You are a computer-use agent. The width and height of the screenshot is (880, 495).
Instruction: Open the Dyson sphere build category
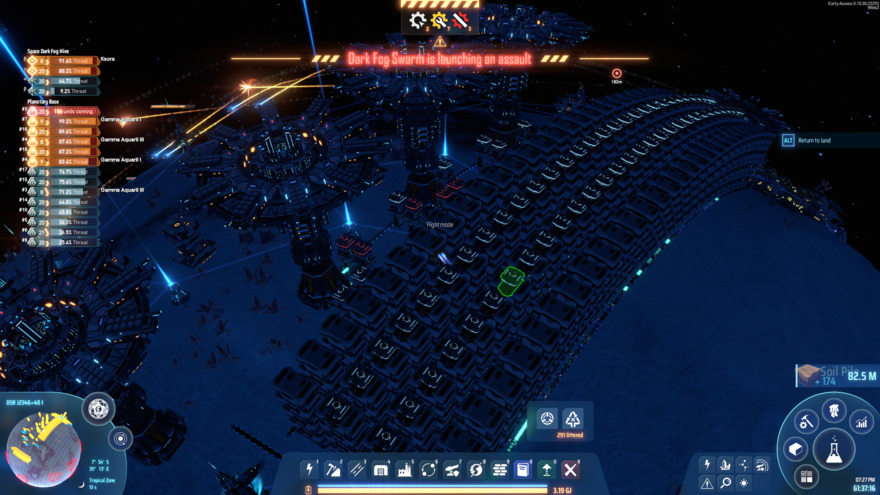[476, 469]
